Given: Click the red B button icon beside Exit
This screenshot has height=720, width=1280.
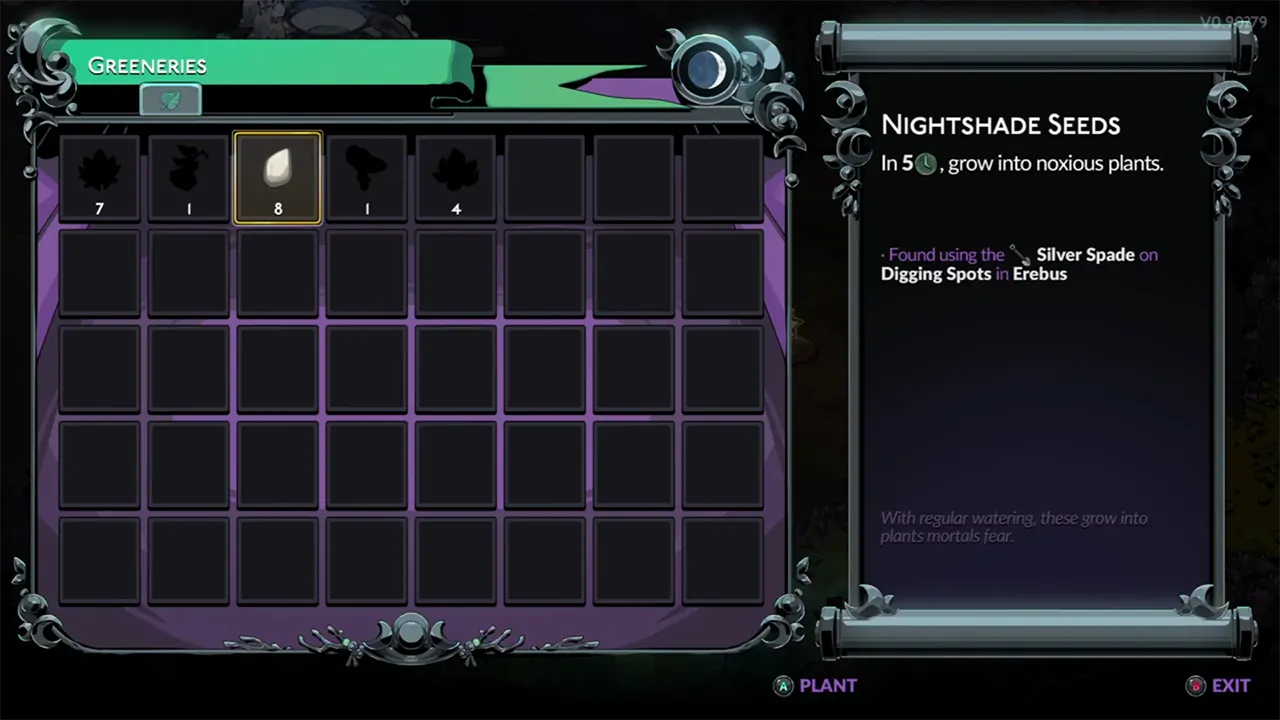Looking at the screenshot, I should click(1196, 686).
